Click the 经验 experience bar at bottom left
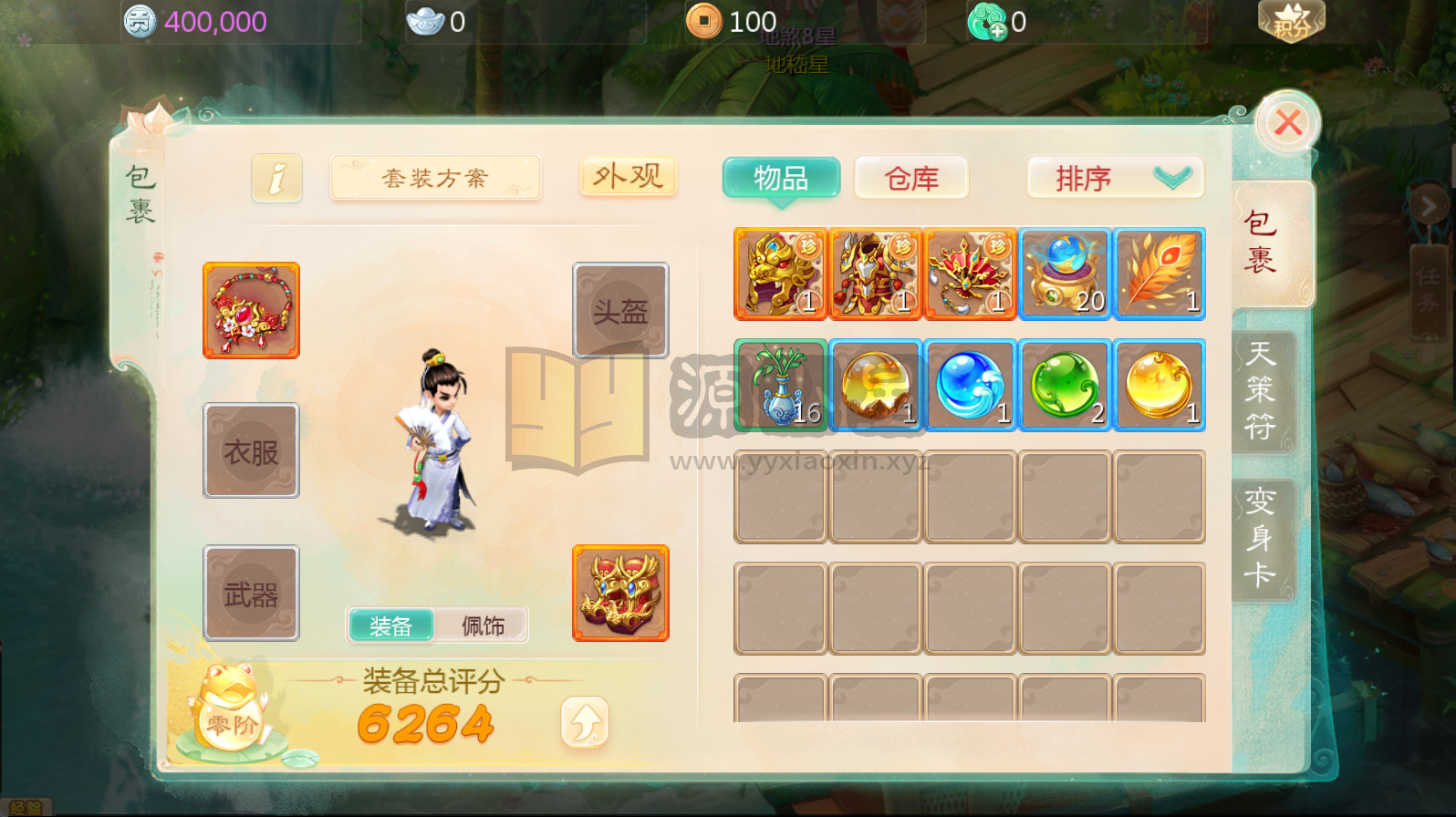 point(27,806)
